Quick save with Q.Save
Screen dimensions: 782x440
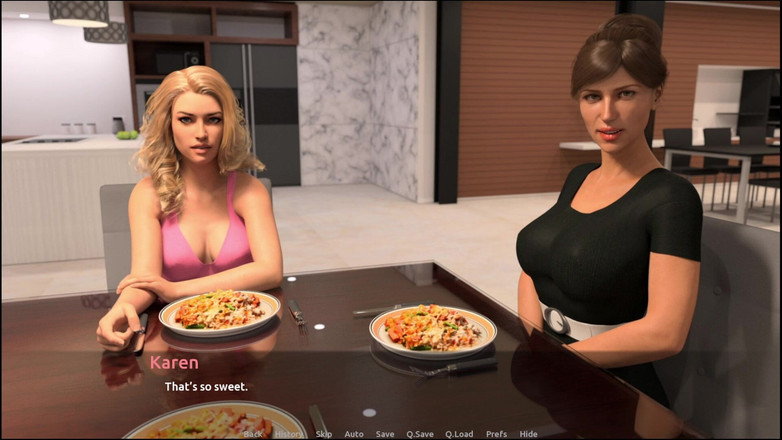coord(420,434)
